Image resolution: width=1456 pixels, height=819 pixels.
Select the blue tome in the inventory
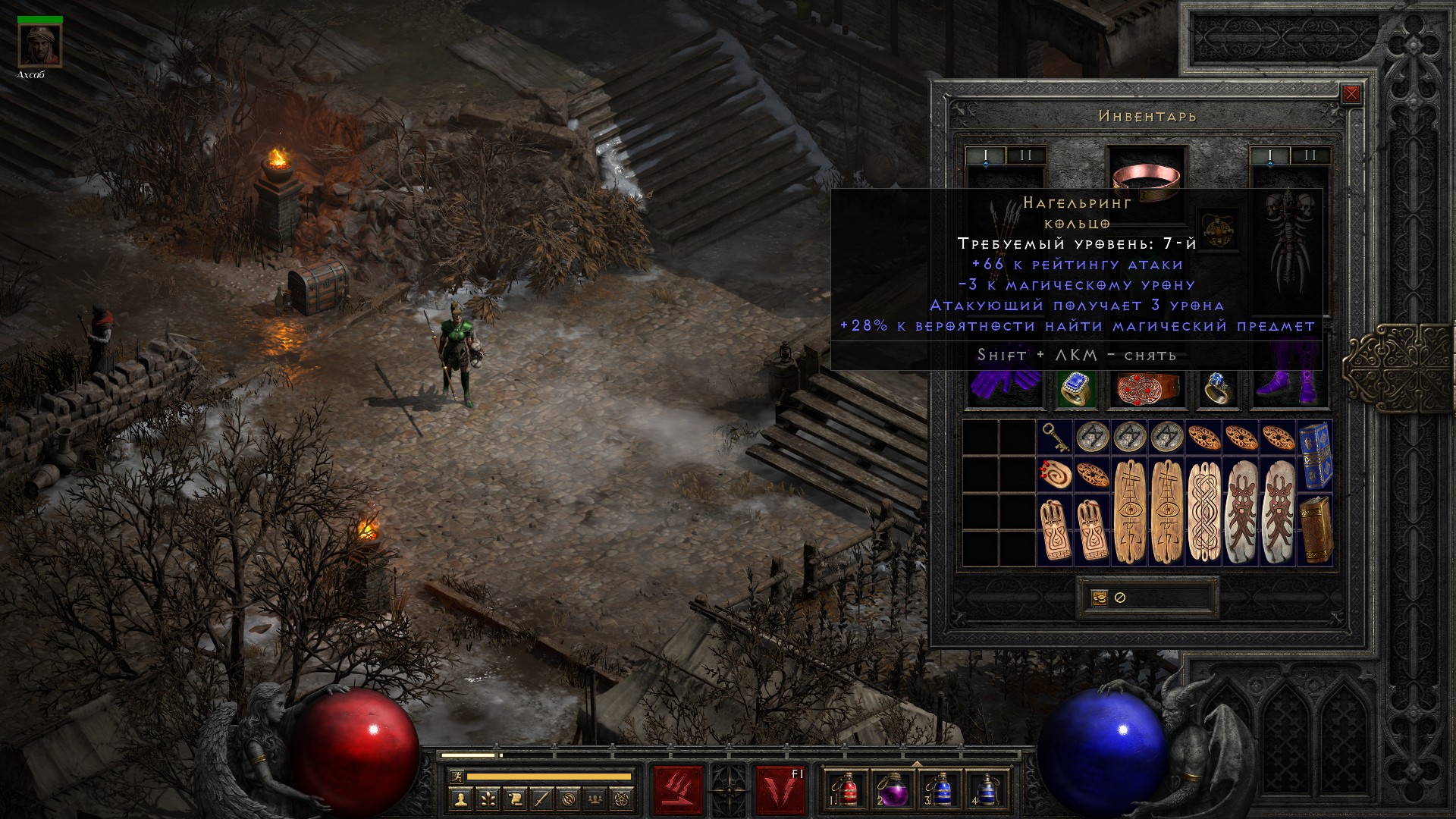click(x=1316, y=455)
